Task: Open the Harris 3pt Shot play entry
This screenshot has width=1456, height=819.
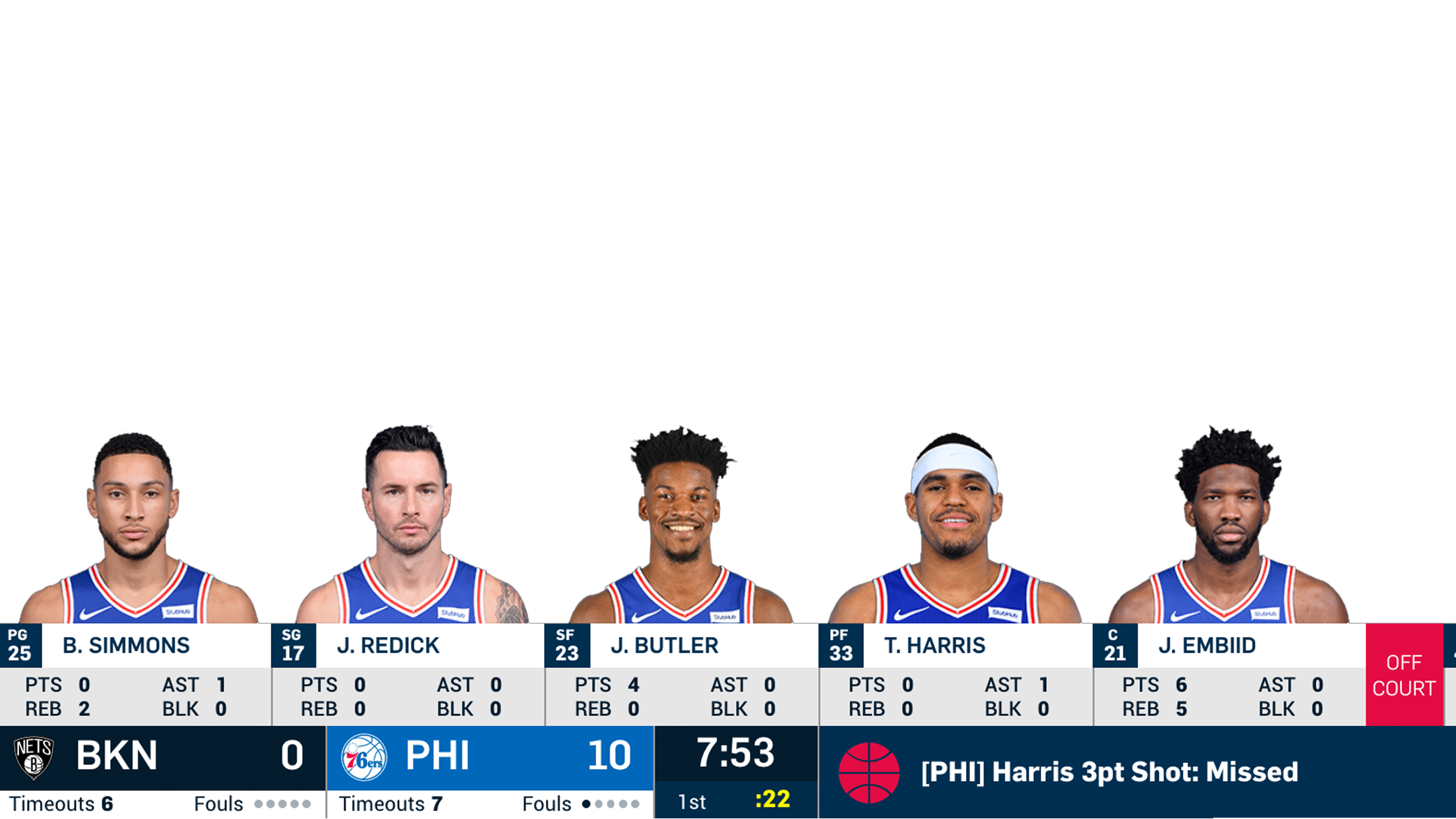Action: 1109,772
